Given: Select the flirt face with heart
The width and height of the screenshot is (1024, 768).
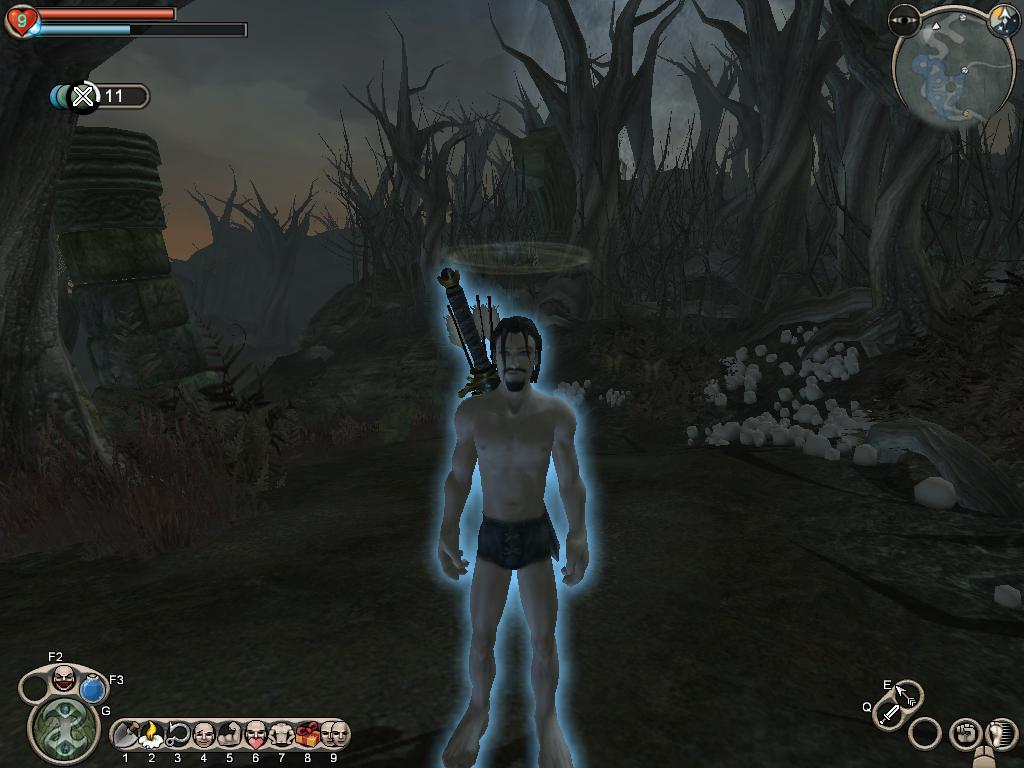Looking at the screenshot, I should pyautogui.click(x=256, y=736).
